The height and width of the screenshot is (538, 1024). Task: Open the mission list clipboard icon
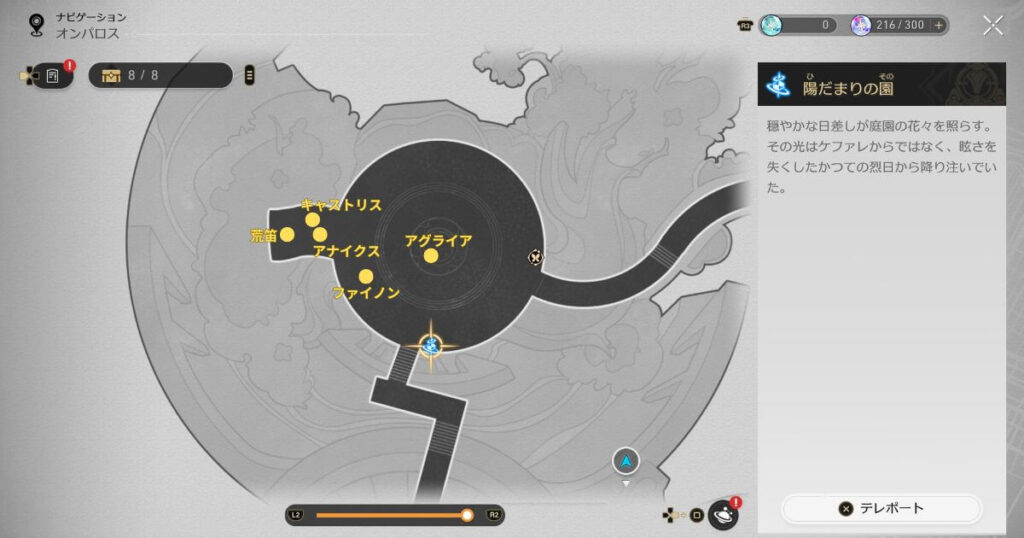[x=52, y=75]
